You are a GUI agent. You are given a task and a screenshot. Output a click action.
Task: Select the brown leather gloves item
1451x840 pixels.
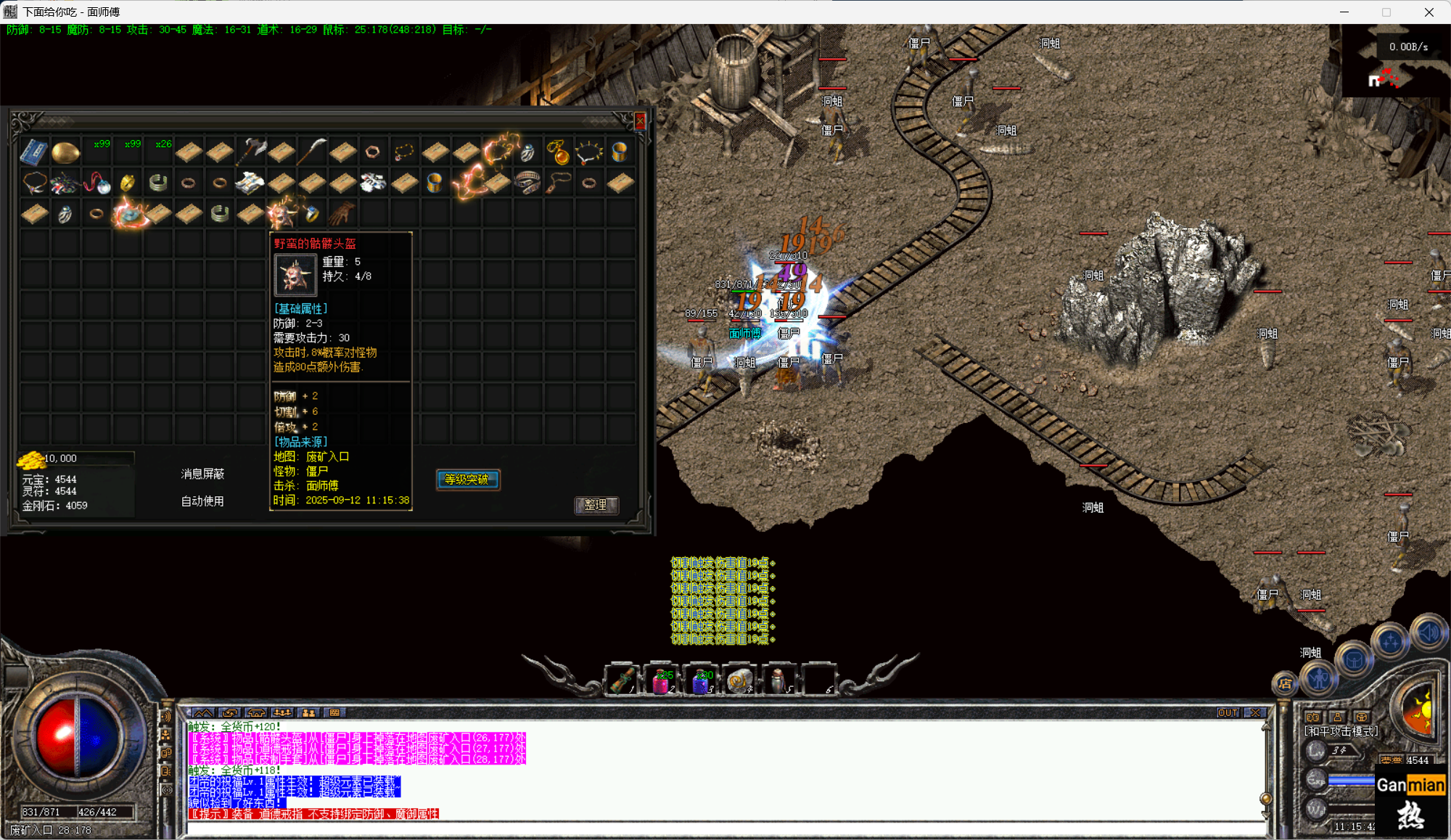pyautogui.click(x=342, y=213)
